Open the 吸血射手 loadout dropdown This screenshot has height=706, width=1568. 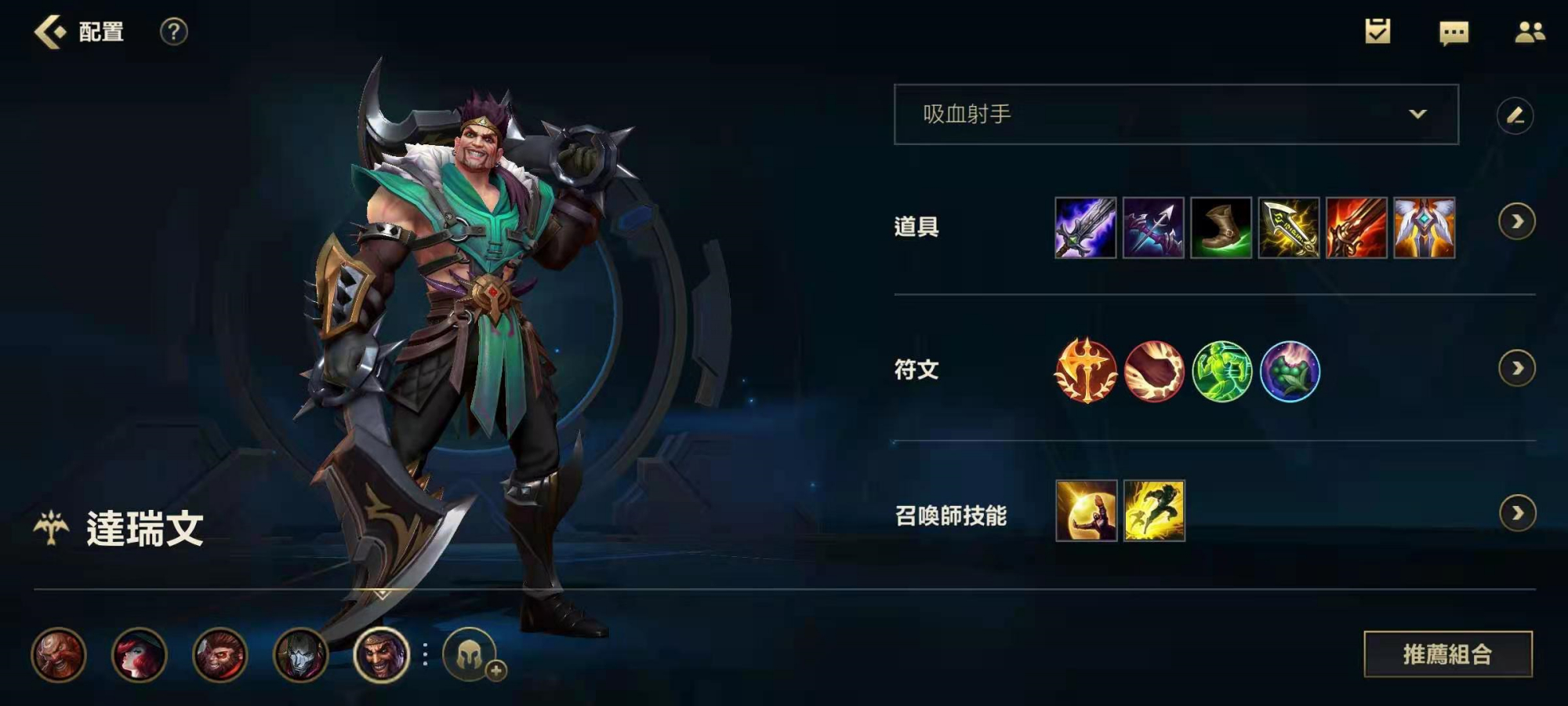pos(1175,115)
